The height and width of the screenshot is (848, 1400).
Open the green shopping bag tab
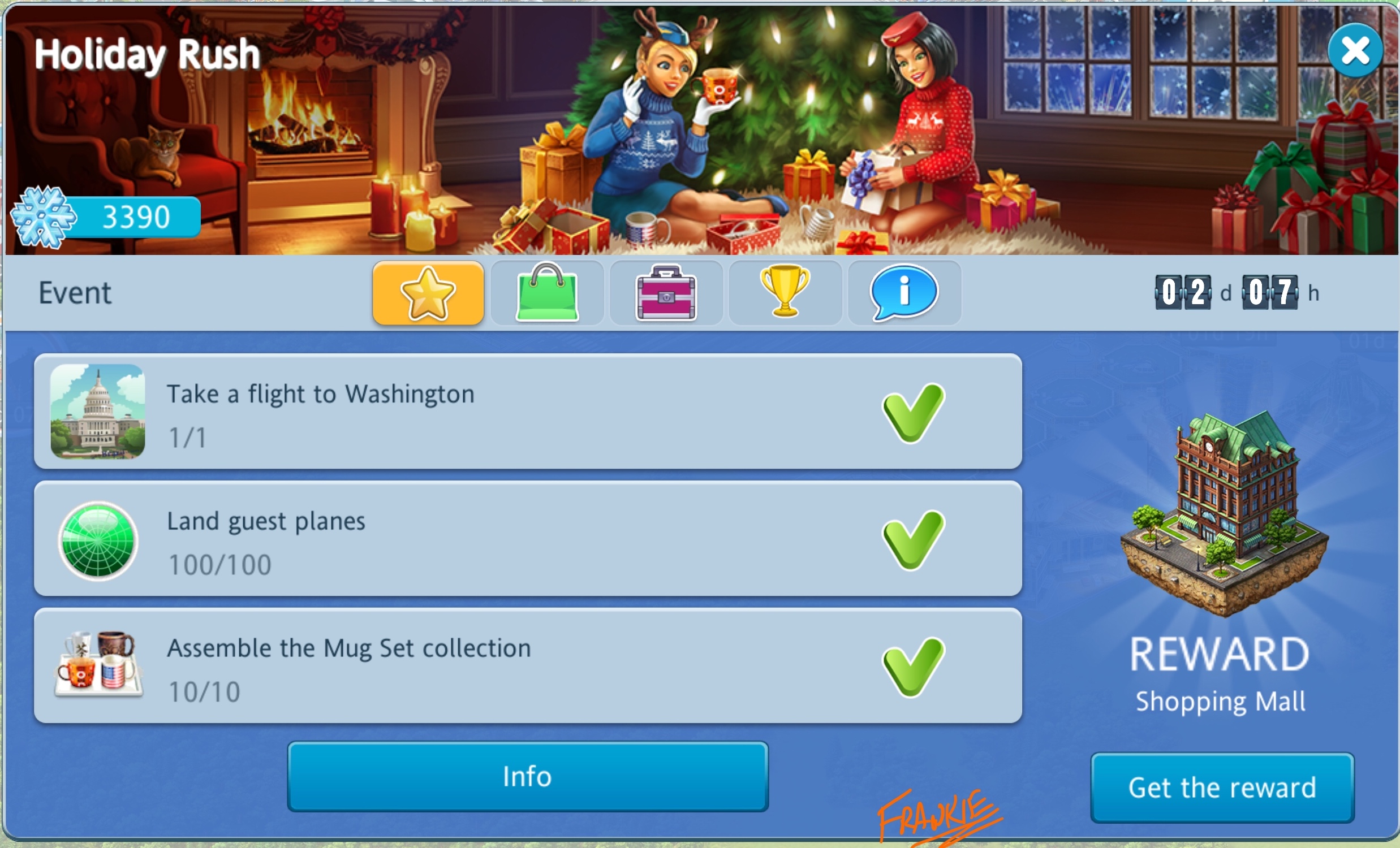click(547, 293)
